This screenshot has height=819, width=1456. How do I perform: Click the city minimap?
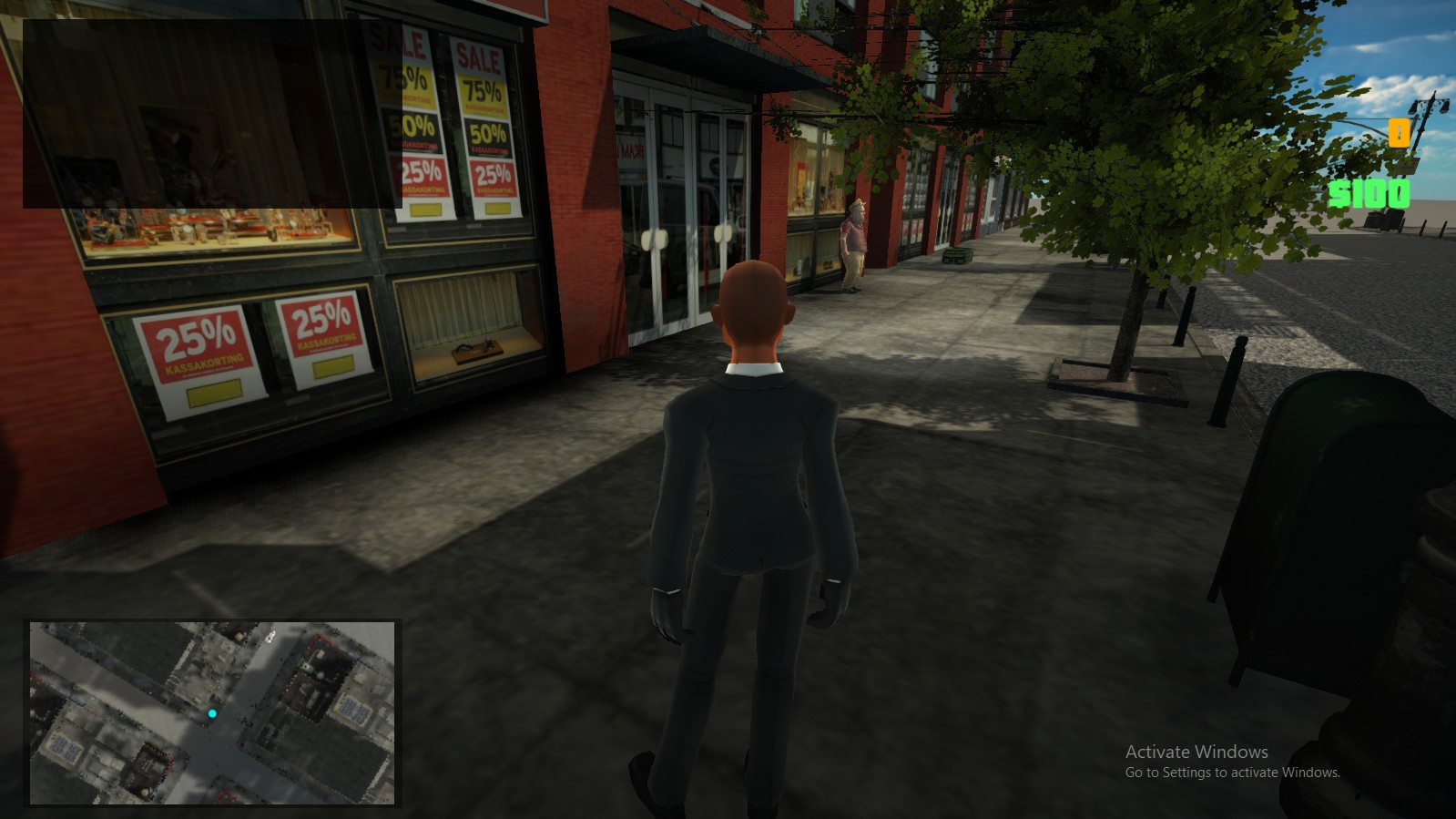click(212, 712)
